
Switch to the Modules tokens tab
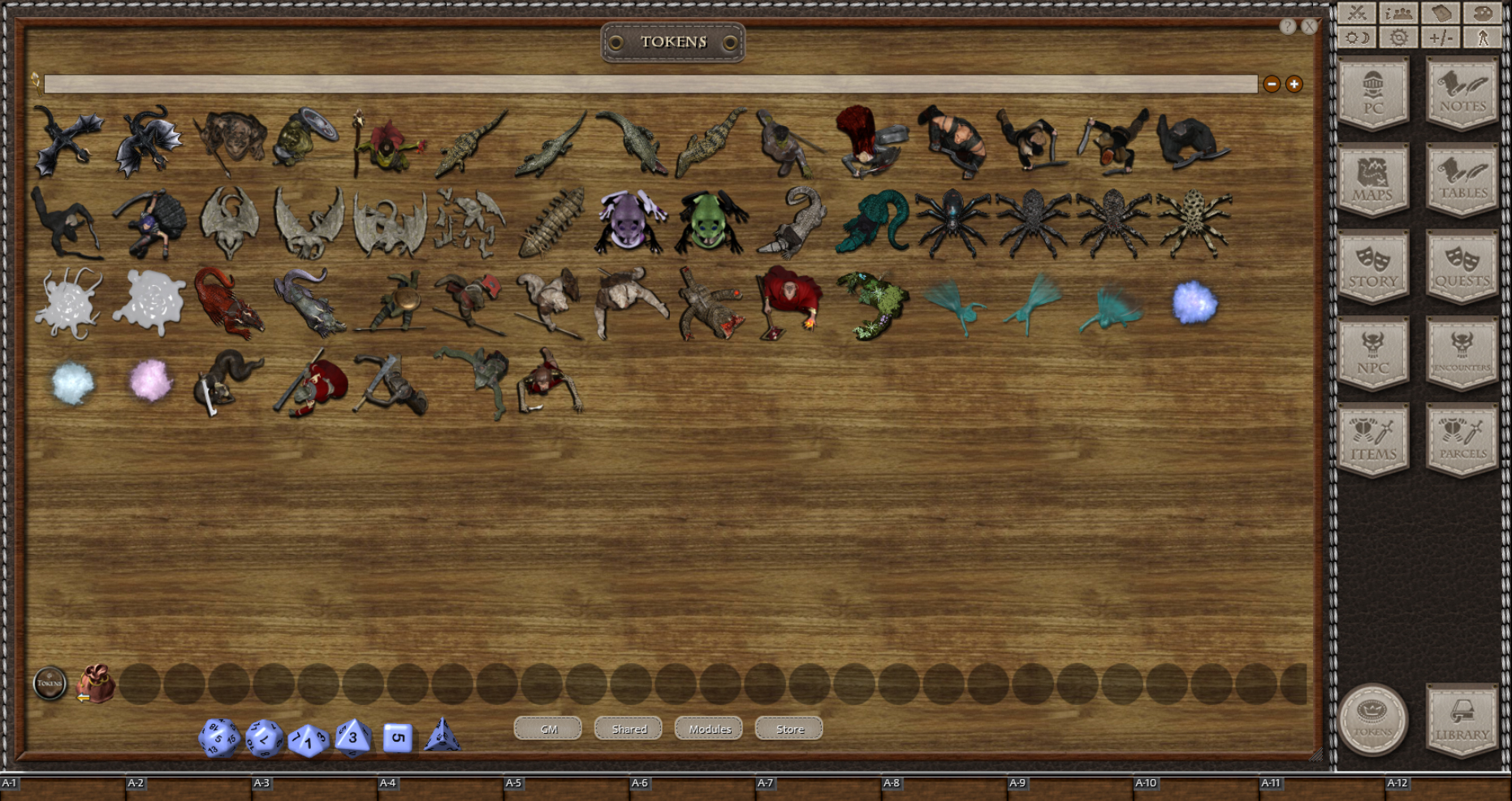coord(708,729)
